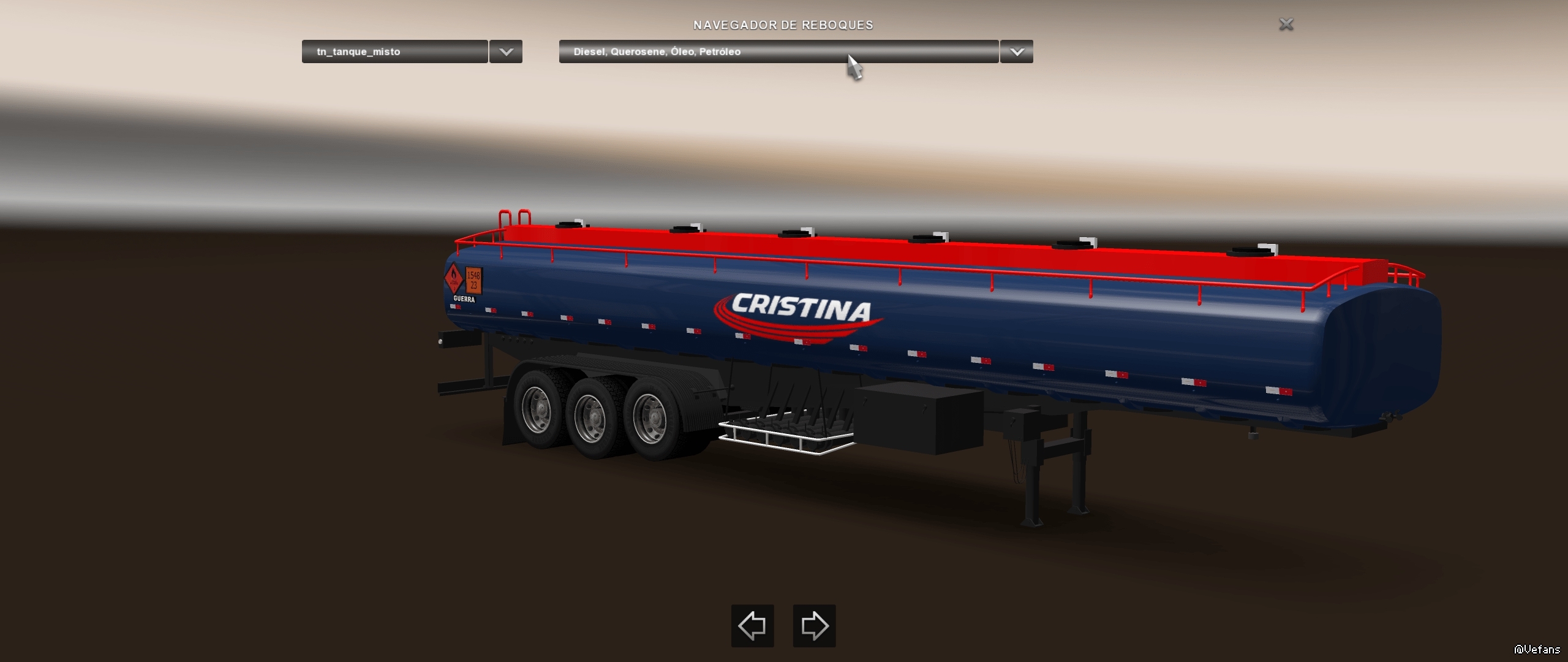
Task: Show the previous trailer with left arrow
Action: pos(752,626)
